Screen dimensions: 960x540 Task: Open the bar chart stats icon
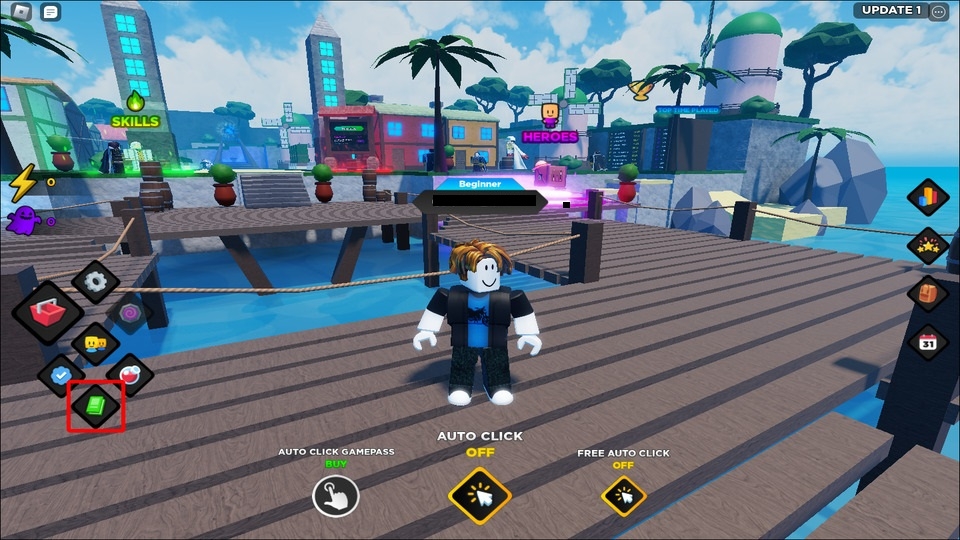point(927,197)
